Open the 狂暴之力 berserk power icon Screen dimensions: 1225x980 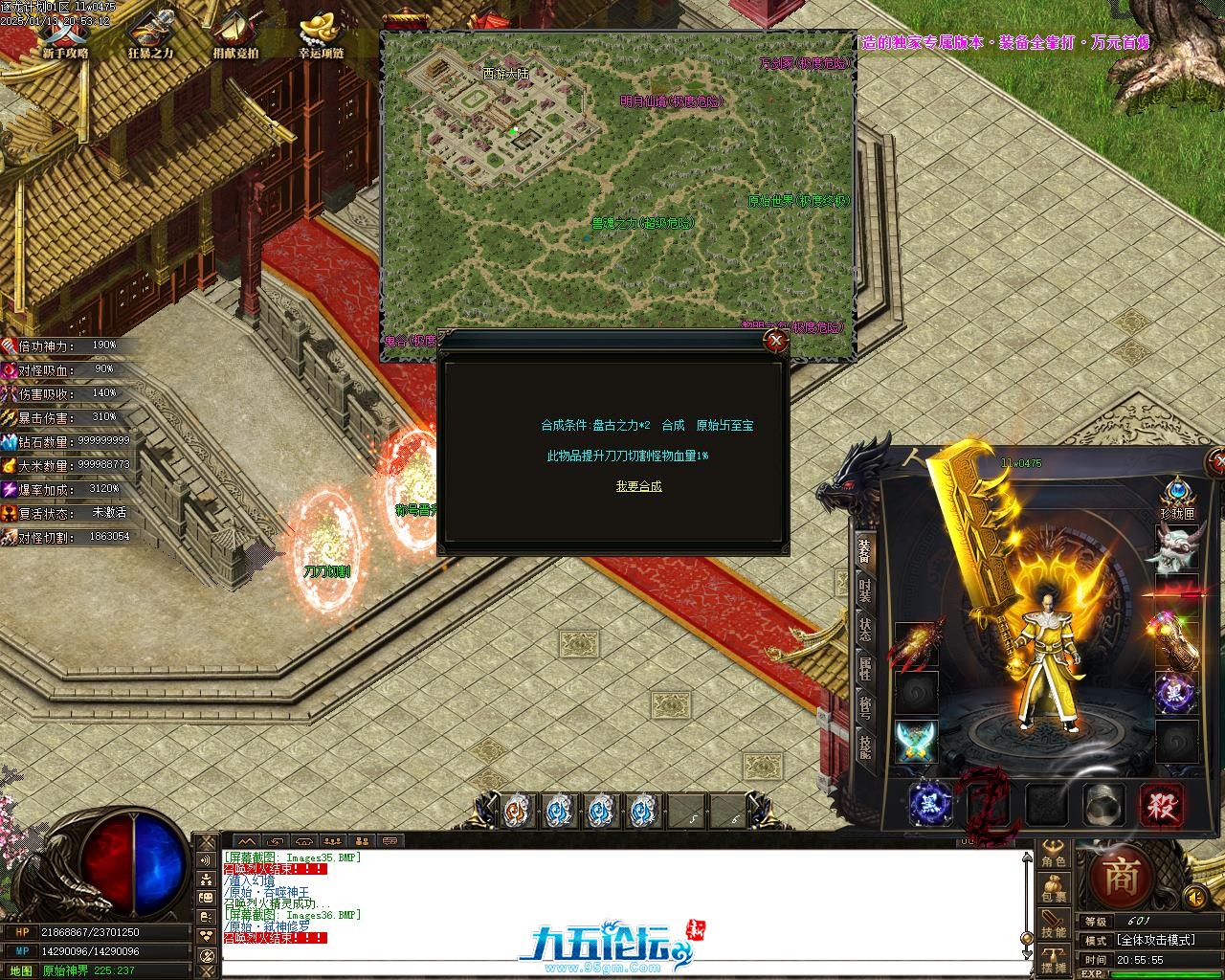(x=150, y=34)
